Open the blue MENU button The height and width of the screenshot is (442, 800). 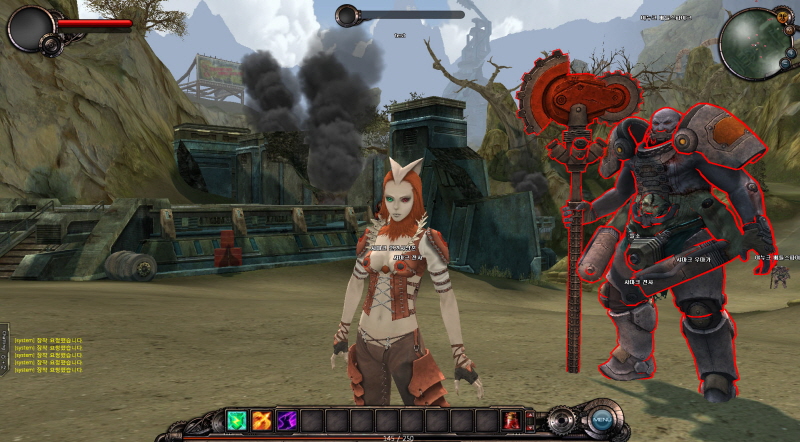600,419
